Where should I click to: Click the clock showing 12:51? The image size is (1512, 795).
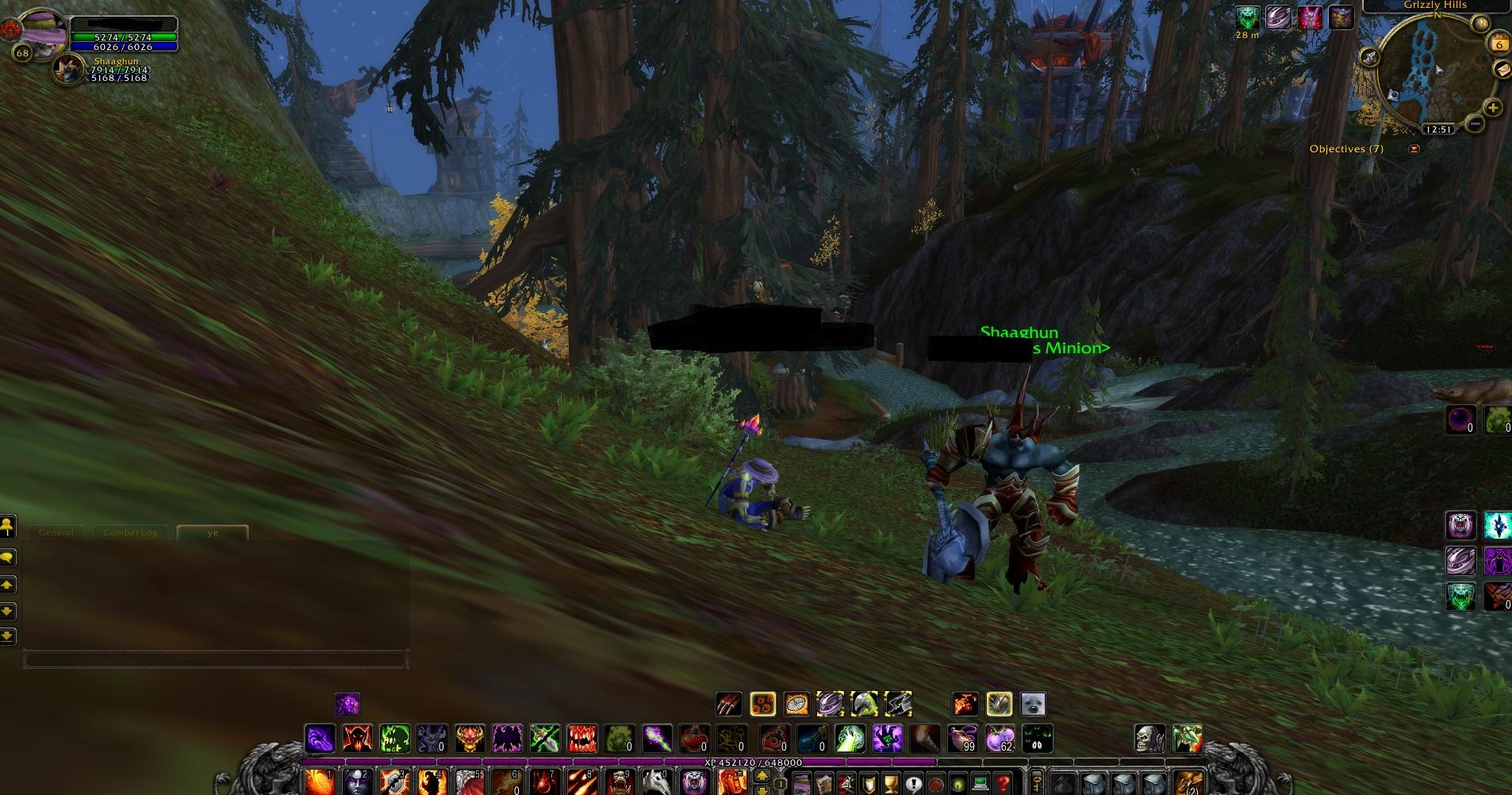(1437, 129)
